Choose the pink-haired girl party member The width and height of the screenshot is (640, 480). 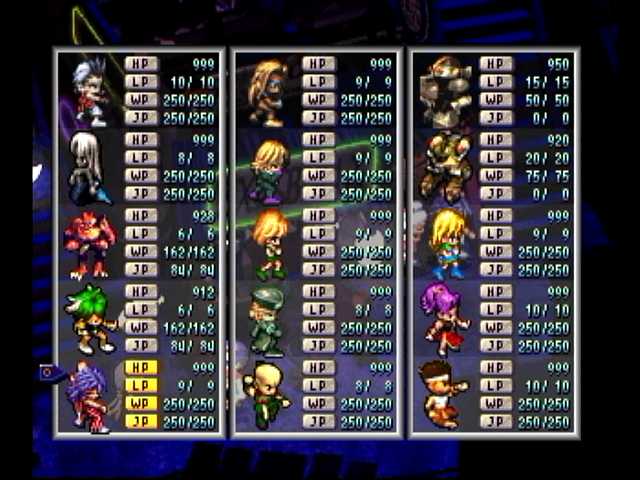445,320
